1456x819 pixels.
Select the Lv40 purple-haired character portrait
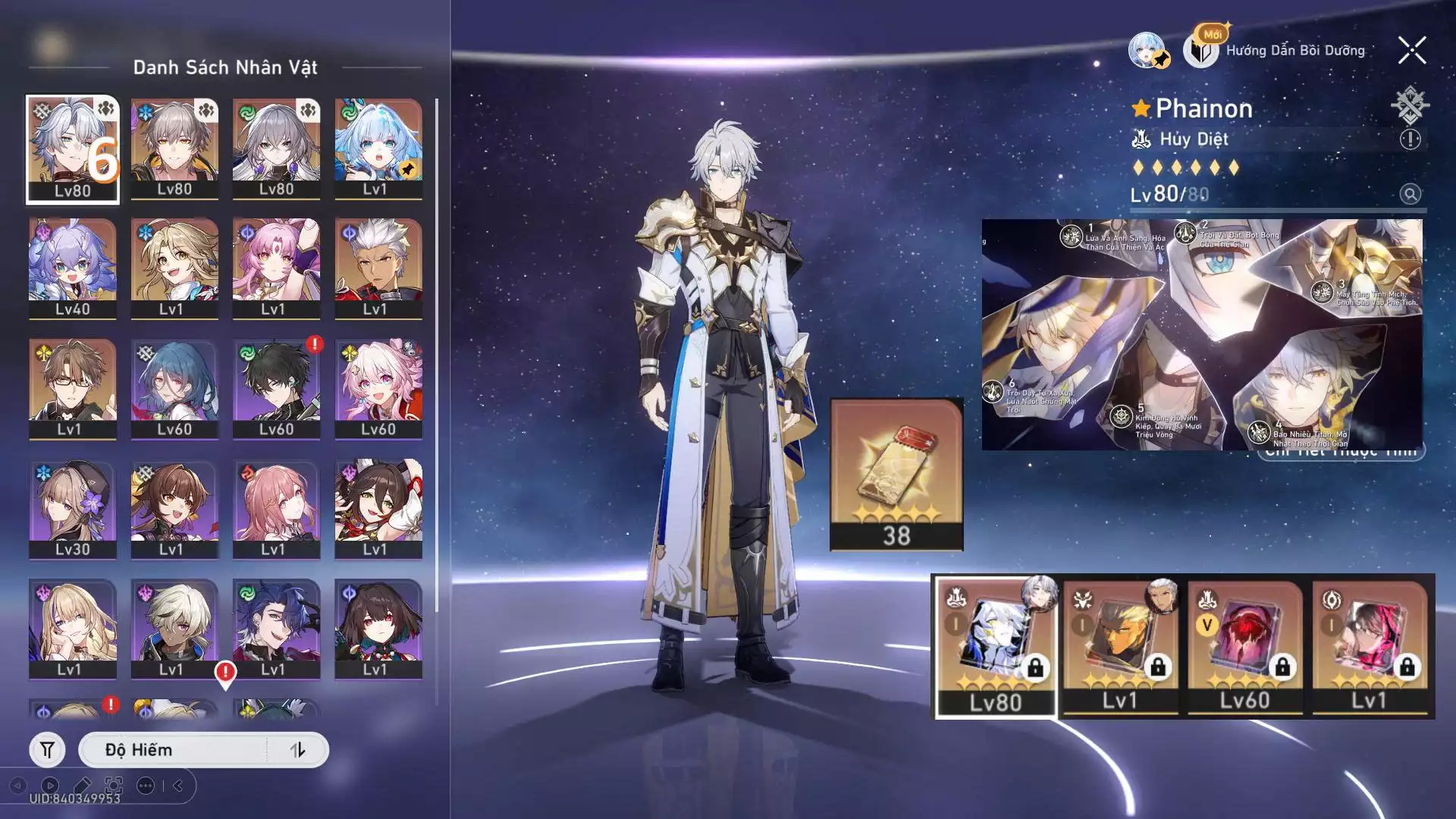[x=73, y=268]
